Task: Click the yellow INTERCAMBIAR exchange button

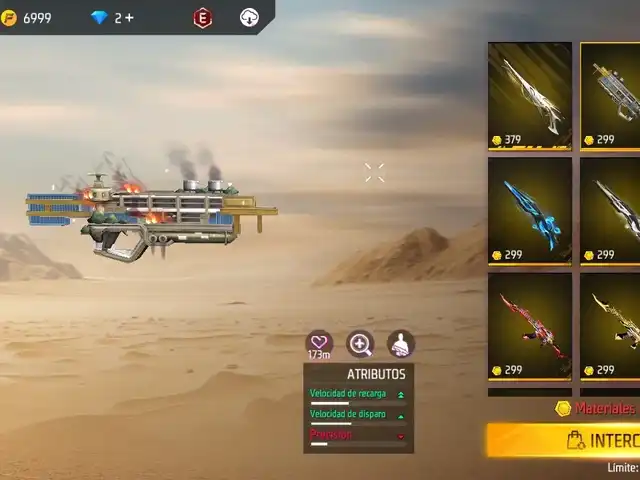Action: (x=566, y=440)
